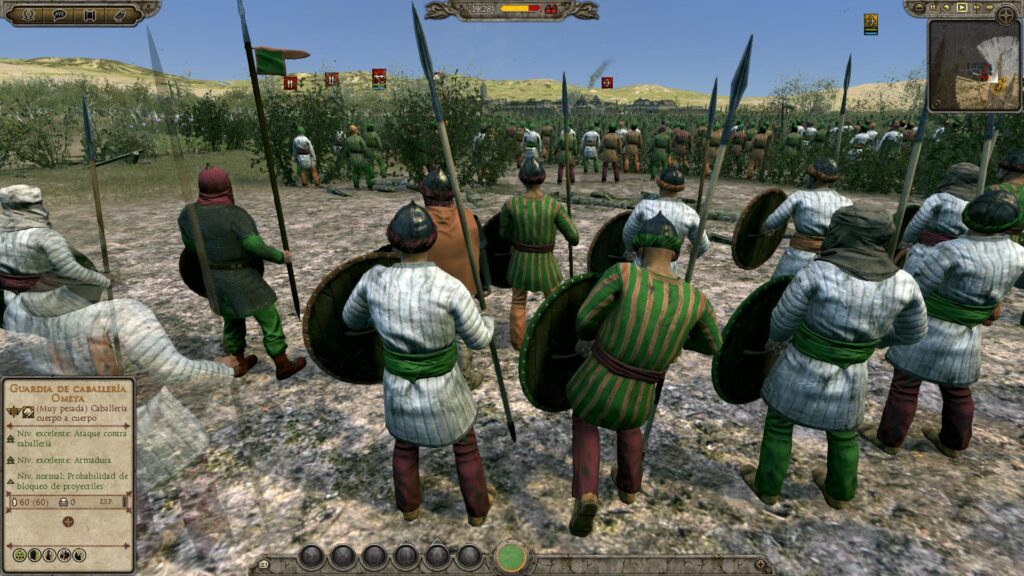The height and width of the screenshot is (576, 1024).
Task: Open the chat speech bubble button
Action: tap(59, 15)
